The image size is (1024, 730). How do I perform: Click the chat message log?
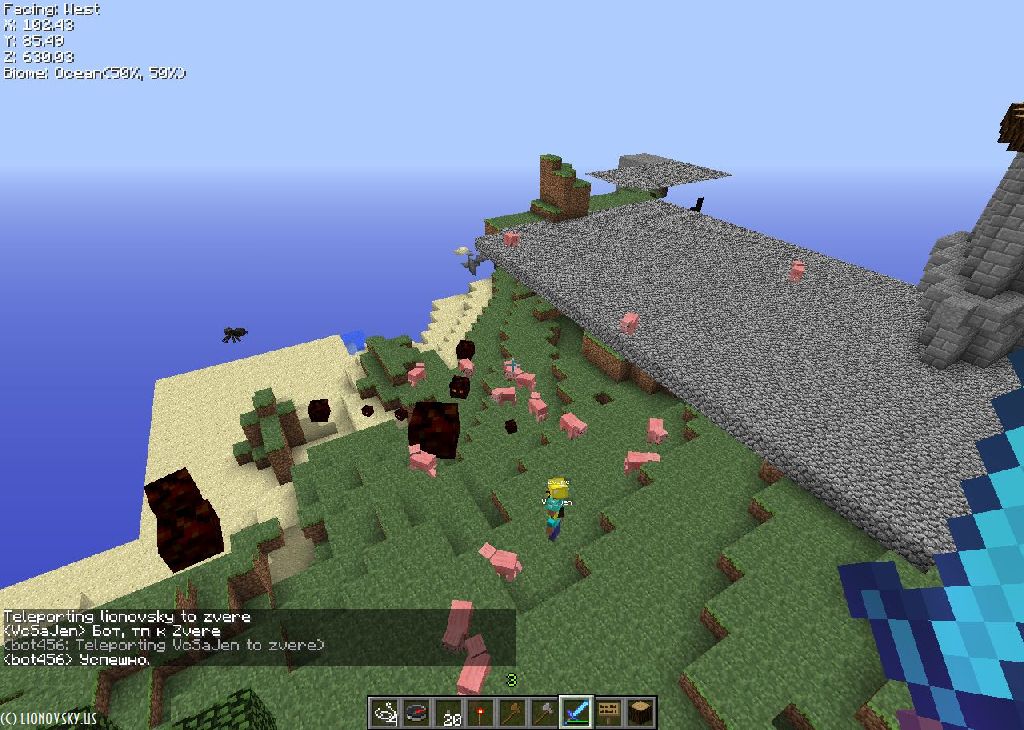click(x=258, y=638)
